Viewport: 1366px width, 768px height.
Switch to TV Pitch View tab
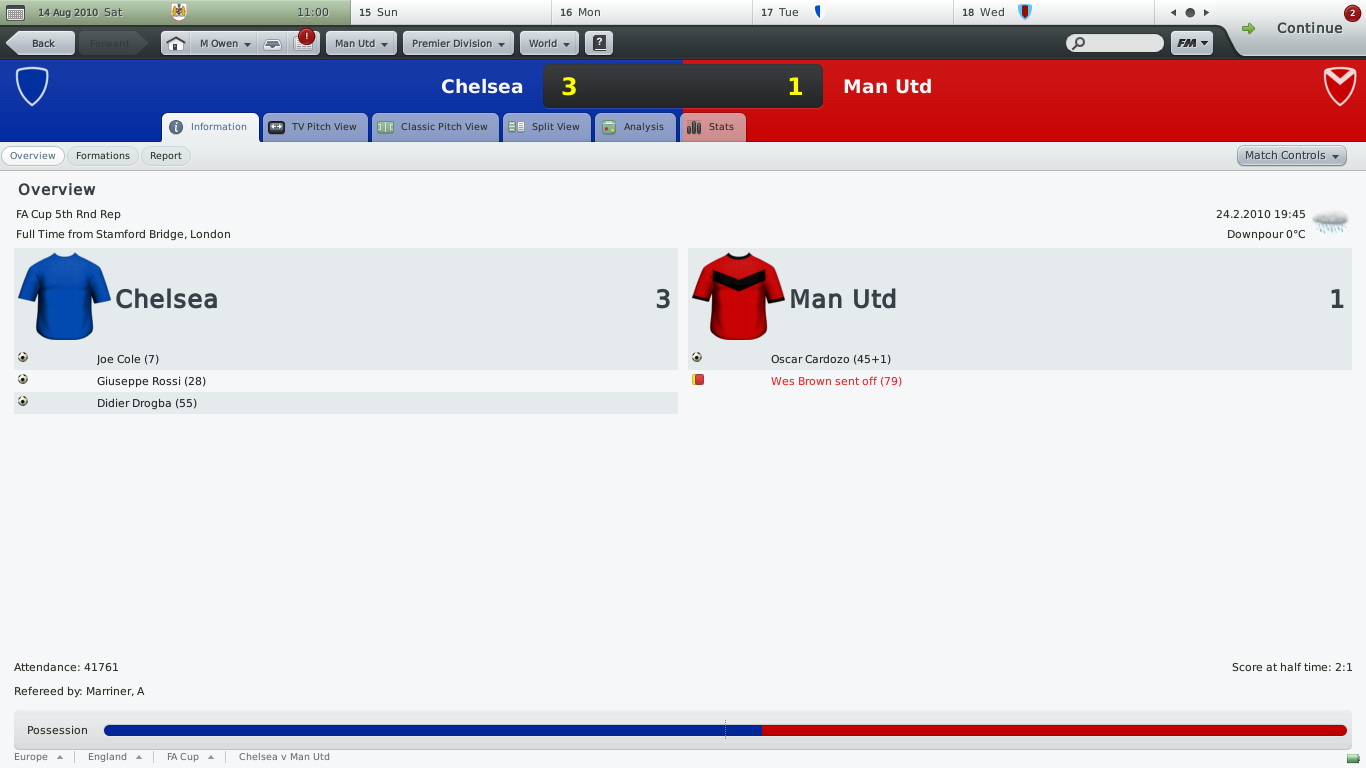tap(314, 127)
